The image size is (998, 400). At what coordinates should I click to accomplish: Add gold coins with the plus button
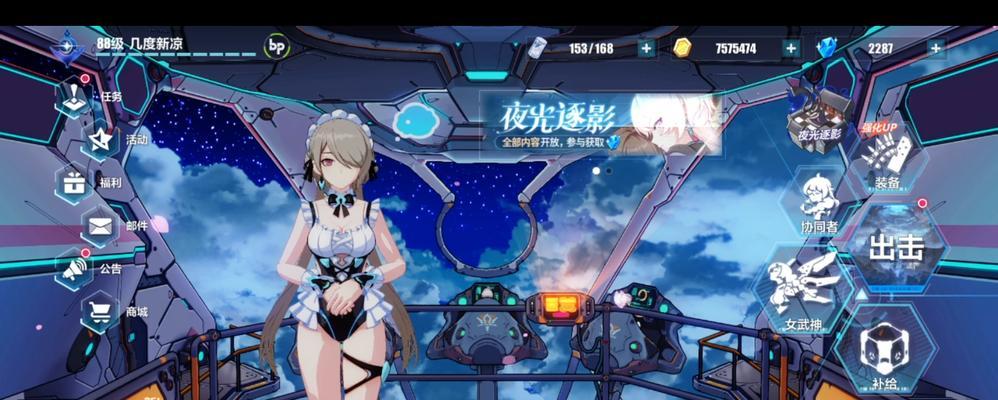coord(791,48)
